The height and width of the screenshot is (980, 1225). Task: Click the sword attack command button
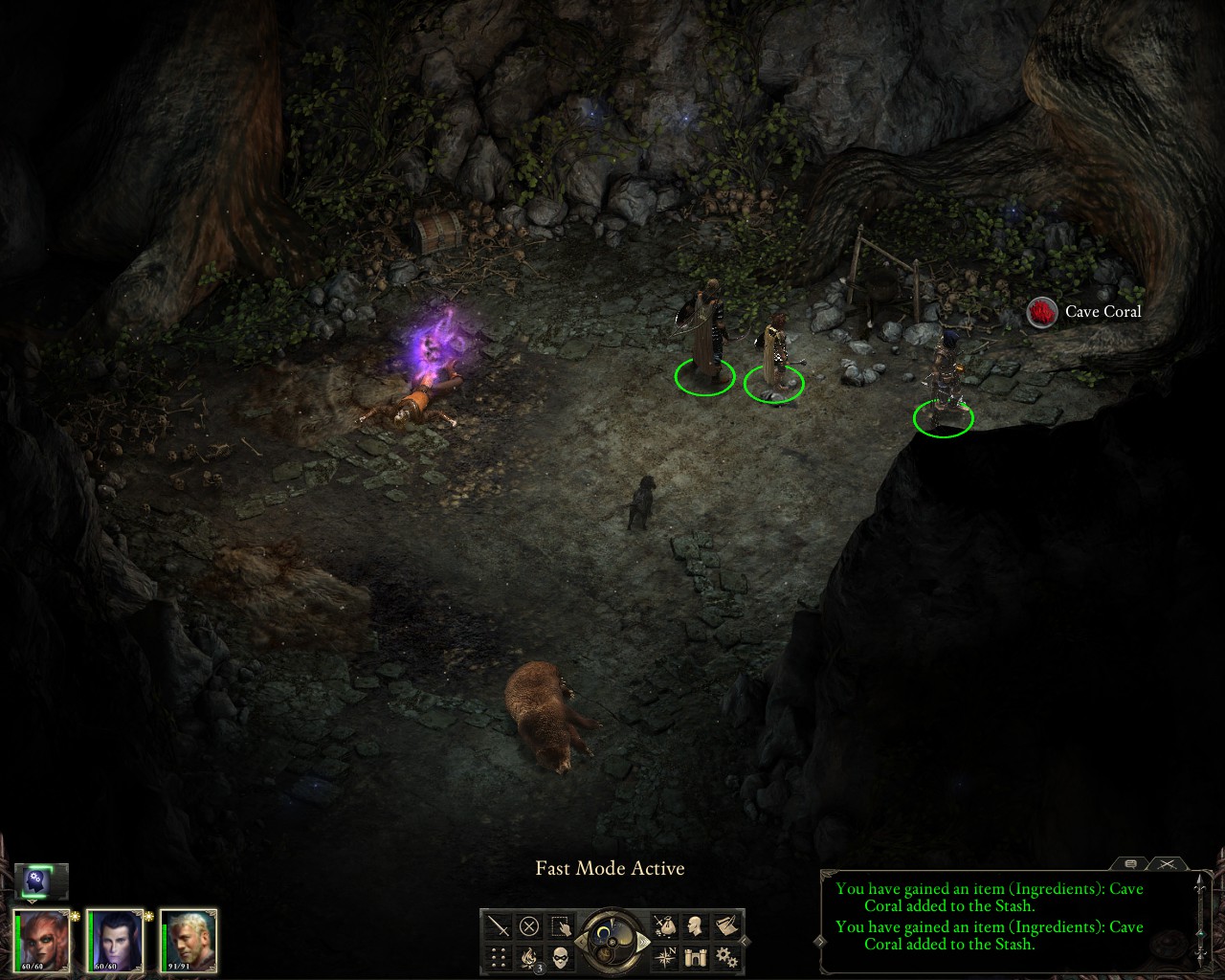[498, 926]
